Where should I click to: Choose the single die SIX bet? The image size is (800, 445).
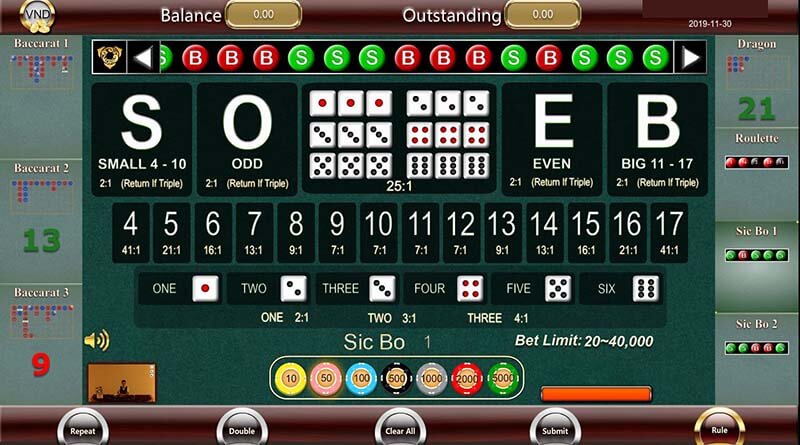tap(621, 289)
